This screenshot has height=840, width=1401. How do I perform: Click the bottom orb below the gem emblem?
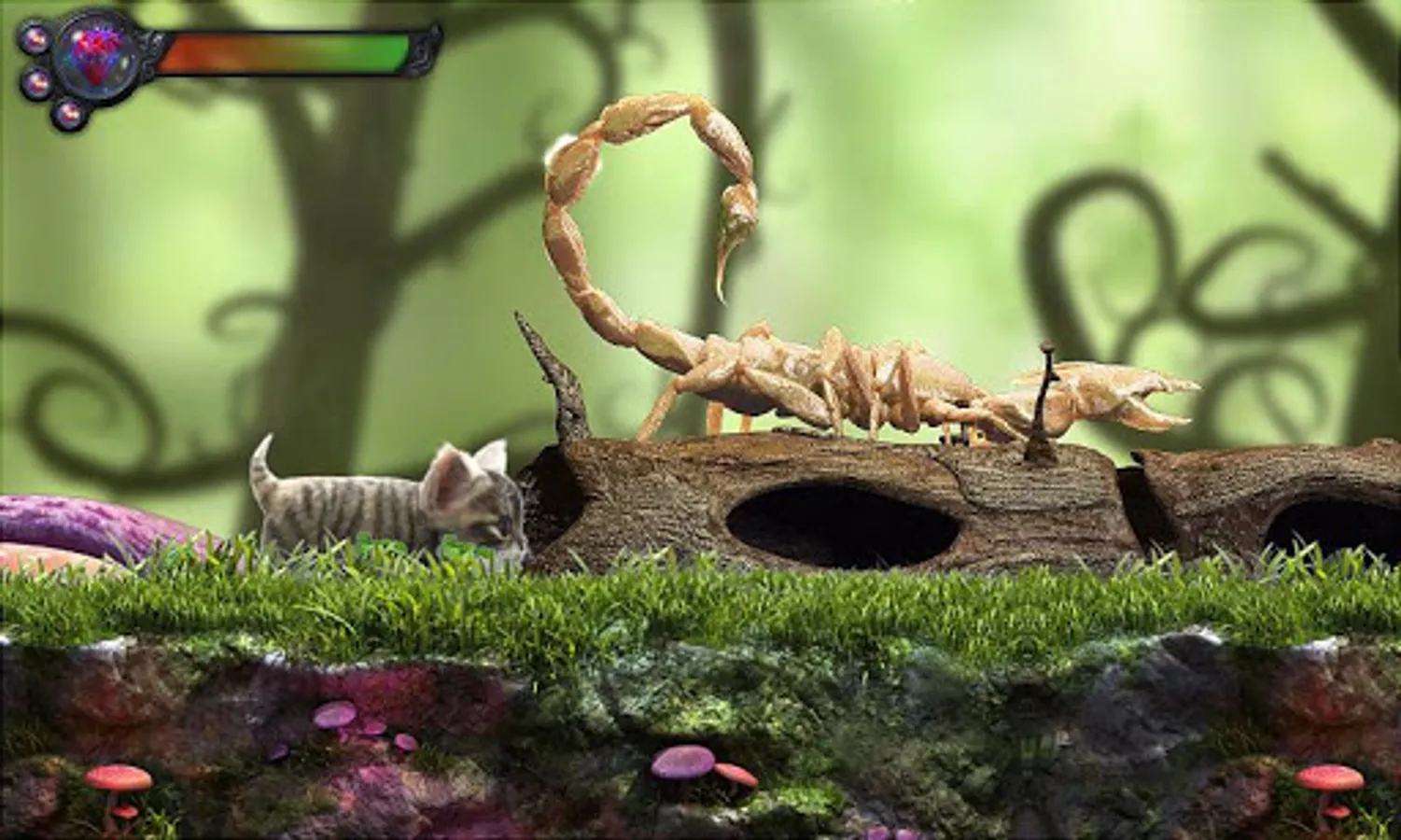tap(70, 114)
